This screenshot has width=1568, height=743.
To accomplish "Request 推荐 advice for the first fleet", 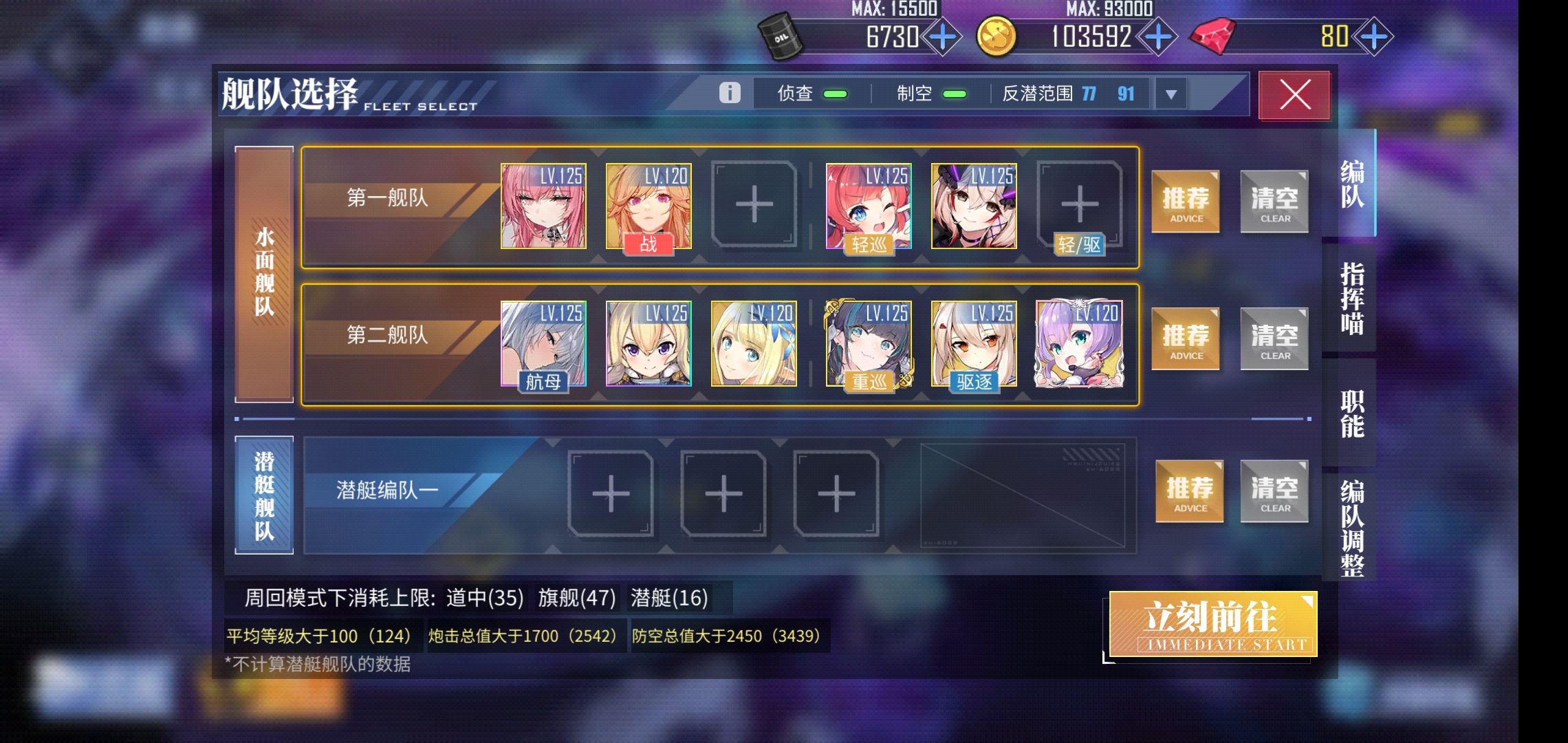I will [1185, 201].
